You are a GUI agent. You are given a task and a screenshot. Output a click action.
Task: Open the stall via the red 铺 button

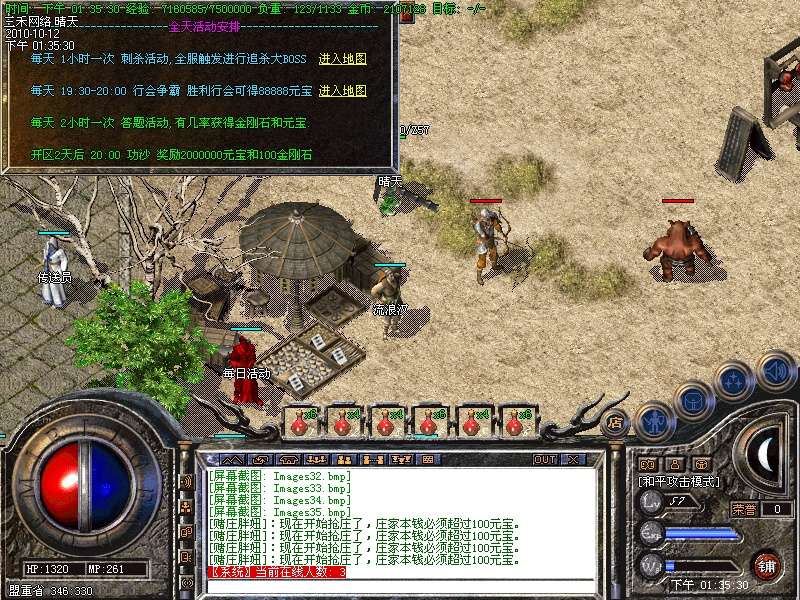(x=767, y=565)
